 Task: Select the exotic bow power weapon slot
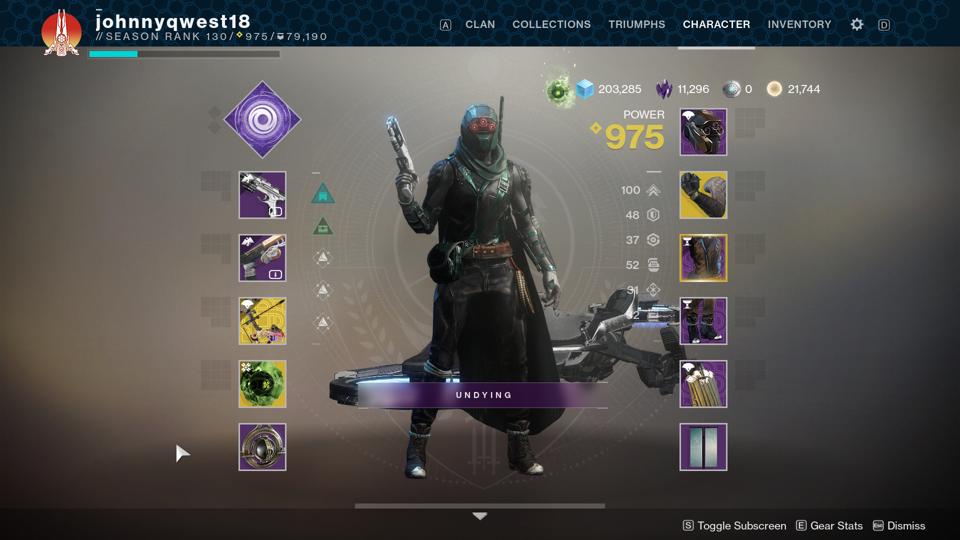(262, 321)
